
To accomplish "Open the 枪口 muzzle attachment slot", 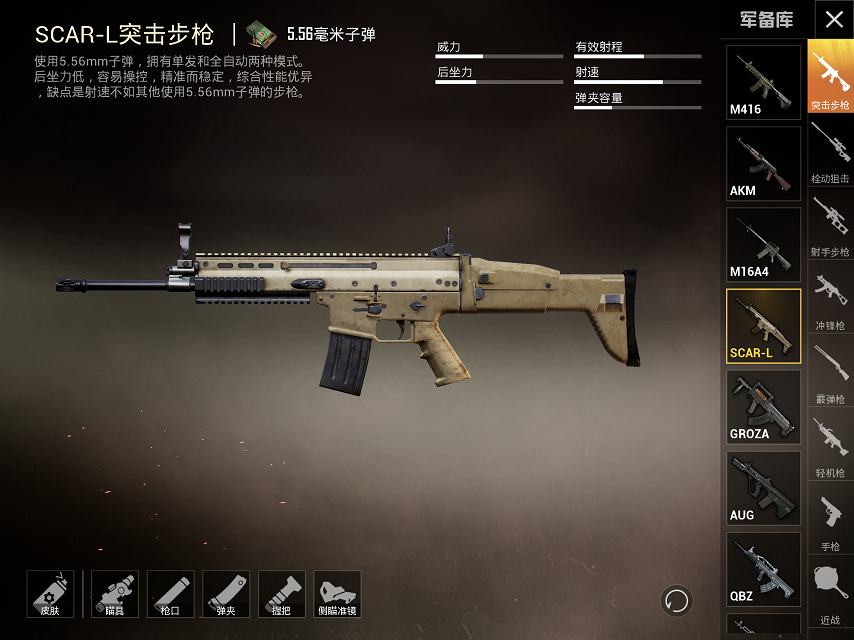I will tap(170, 594).
